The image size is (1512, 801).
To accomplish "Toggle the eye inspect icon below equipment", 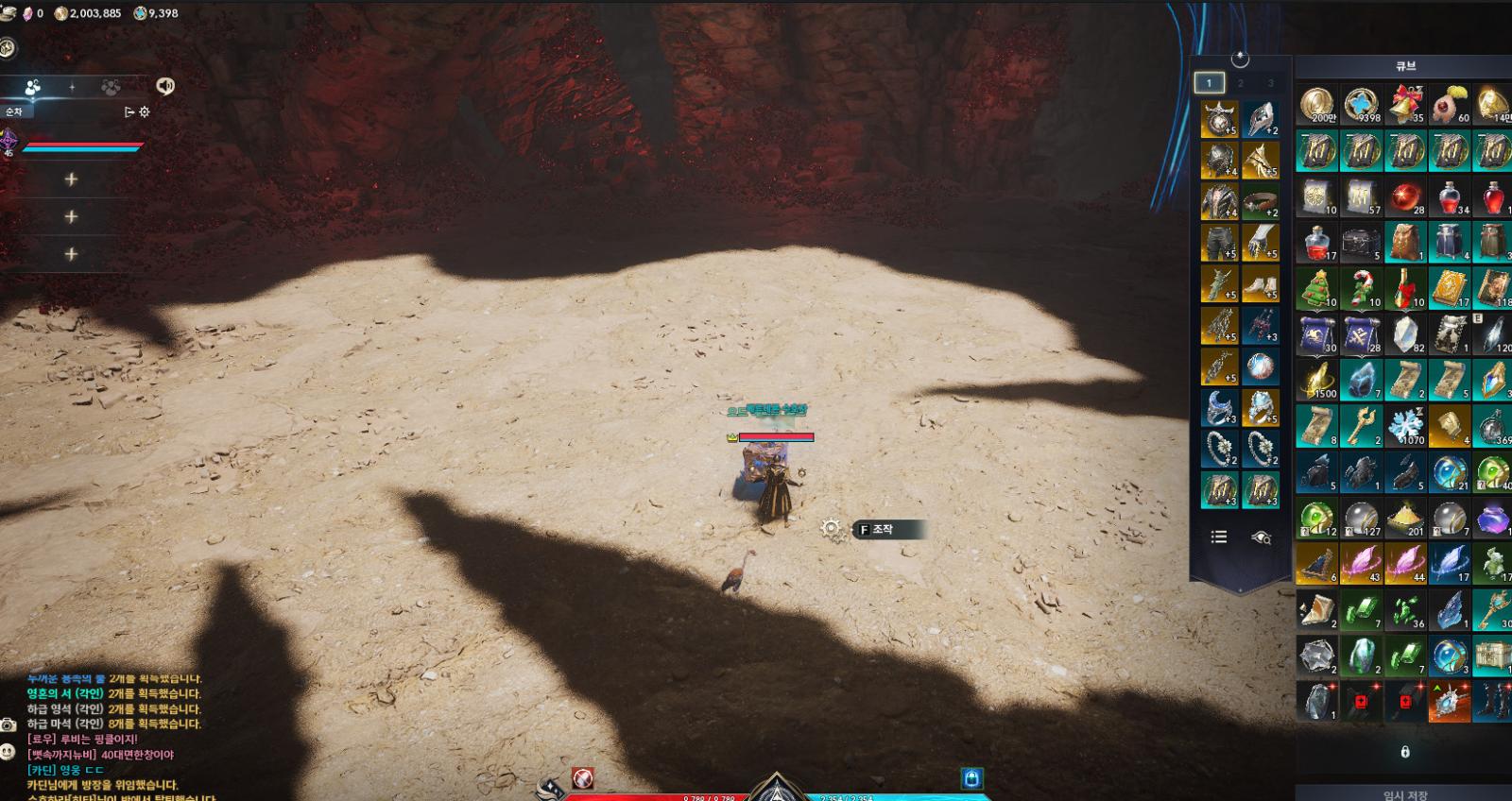I will click(1261, 537).
